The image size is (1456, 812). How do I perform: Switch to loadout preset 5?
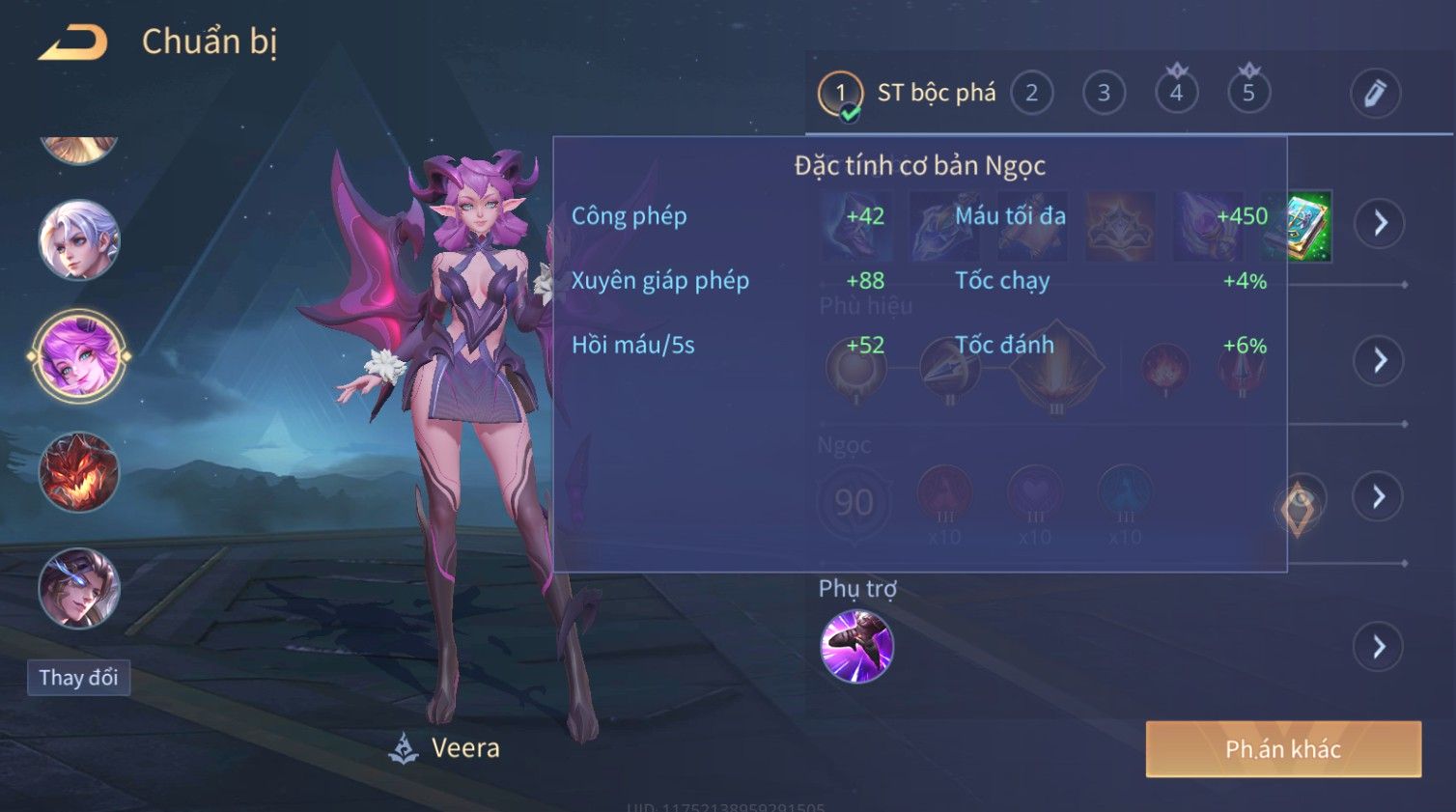pyautogui.click(x=1248, y=94)
